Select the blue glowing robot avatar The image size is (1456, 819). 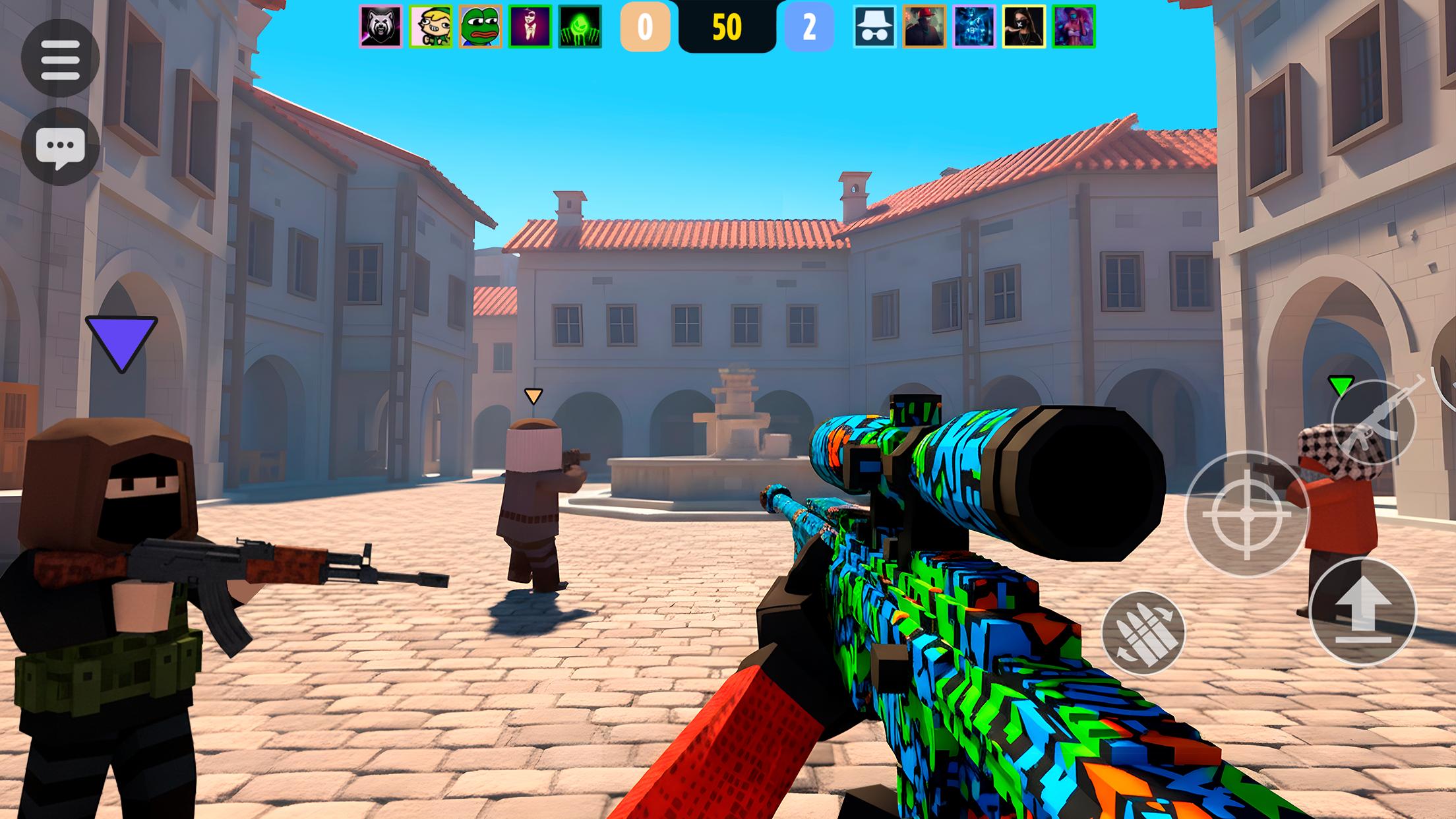(974, 27)
